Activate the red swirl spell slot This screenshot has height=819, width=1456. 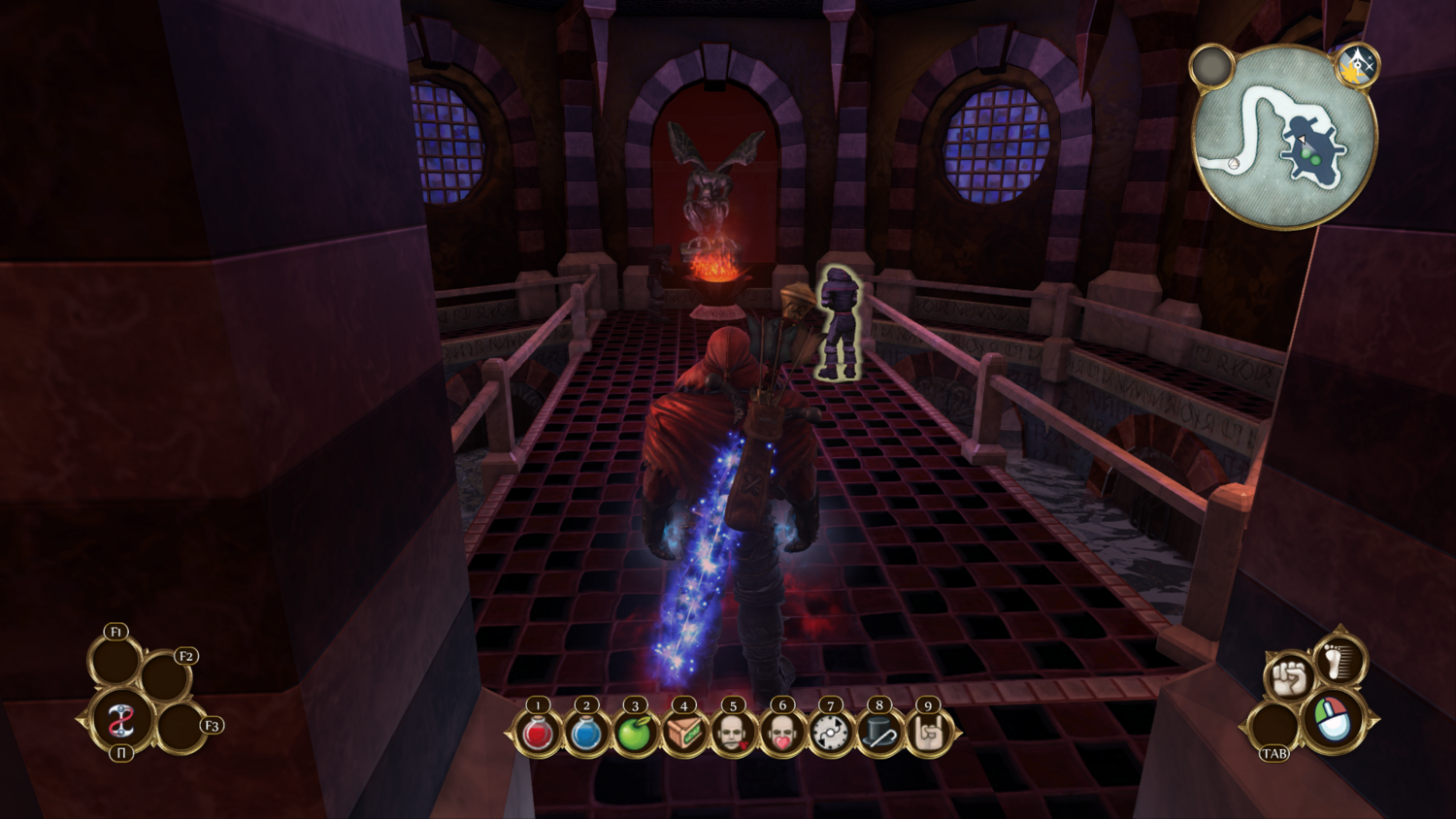(121, 720)
